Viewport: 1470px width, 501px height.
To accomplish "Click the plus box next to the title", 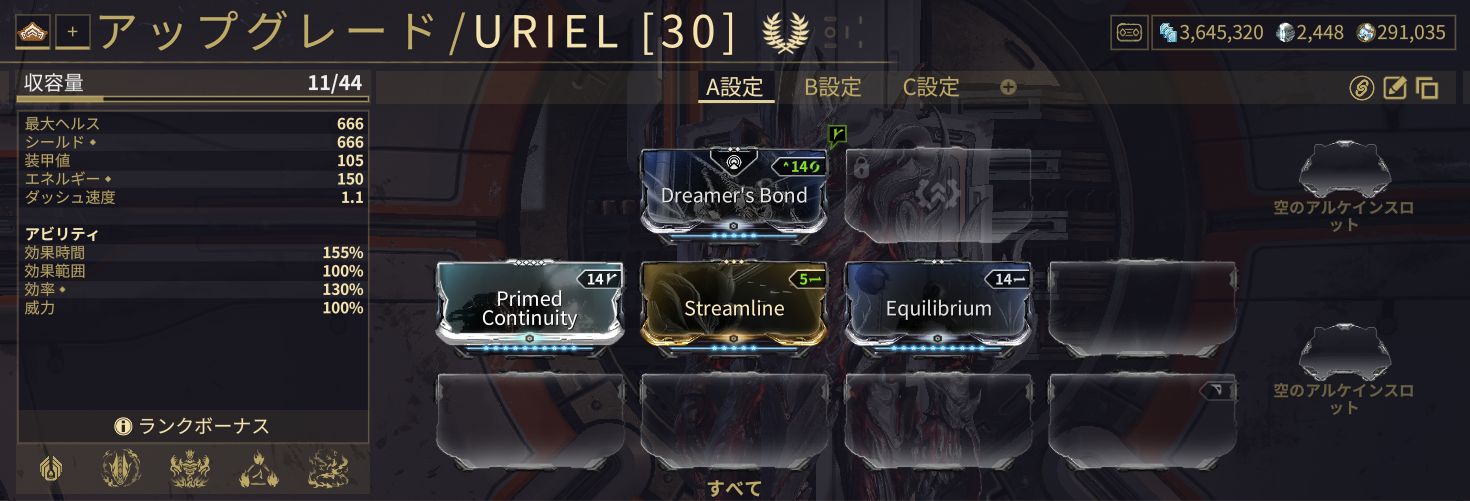I will click(73, 32).
